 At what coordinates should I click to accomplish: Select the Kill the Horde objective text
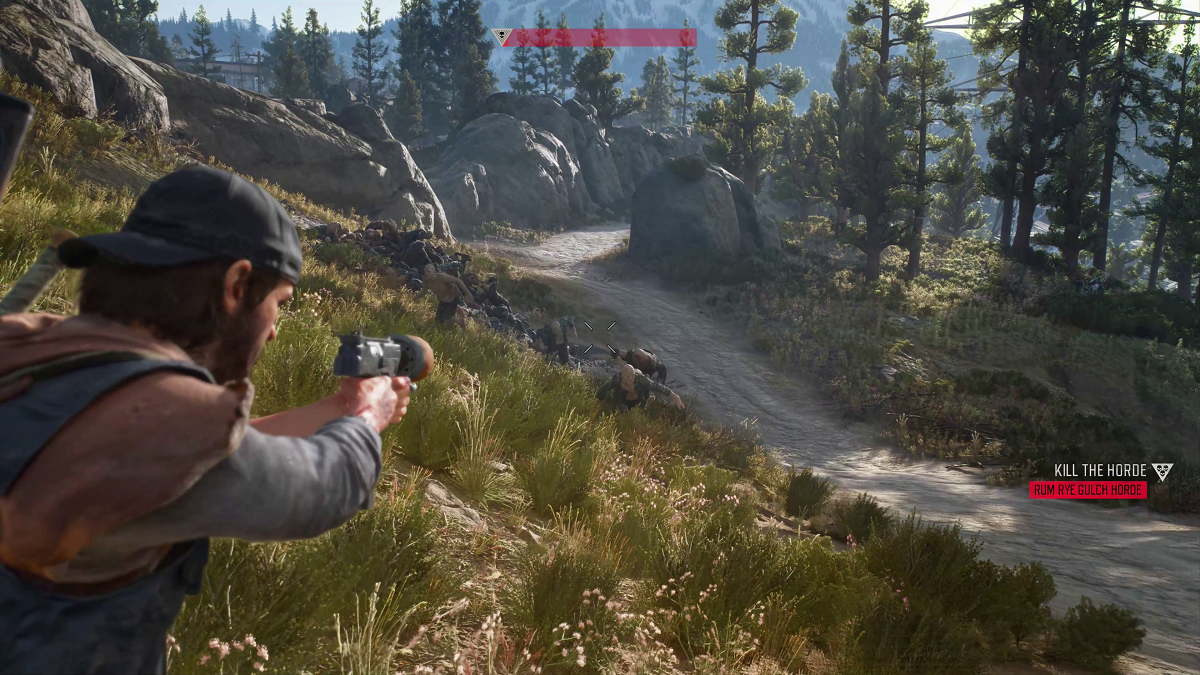1099,470
